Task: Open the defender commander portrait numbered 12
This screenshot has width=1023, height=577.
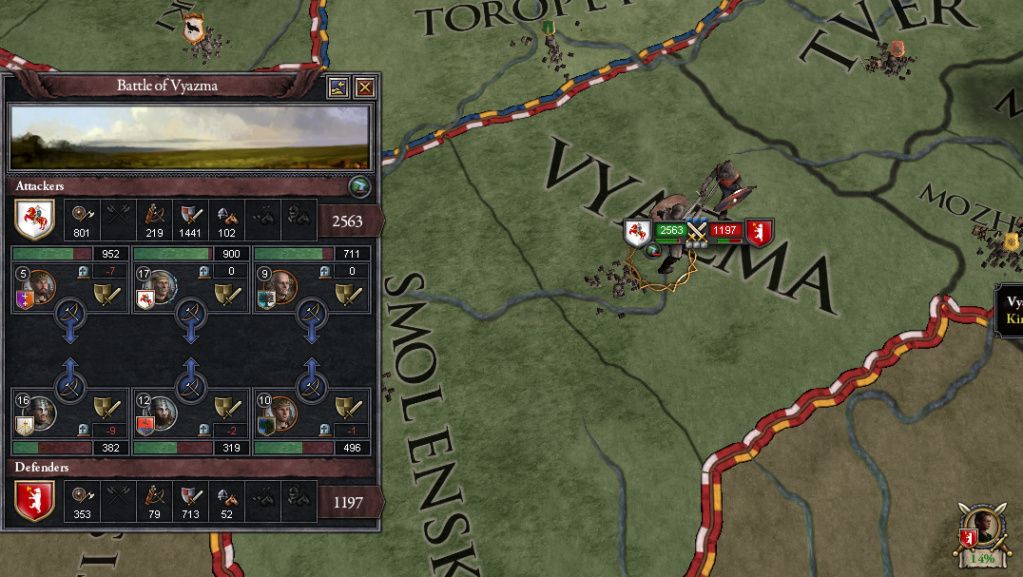Action: [x=162, y=413]
